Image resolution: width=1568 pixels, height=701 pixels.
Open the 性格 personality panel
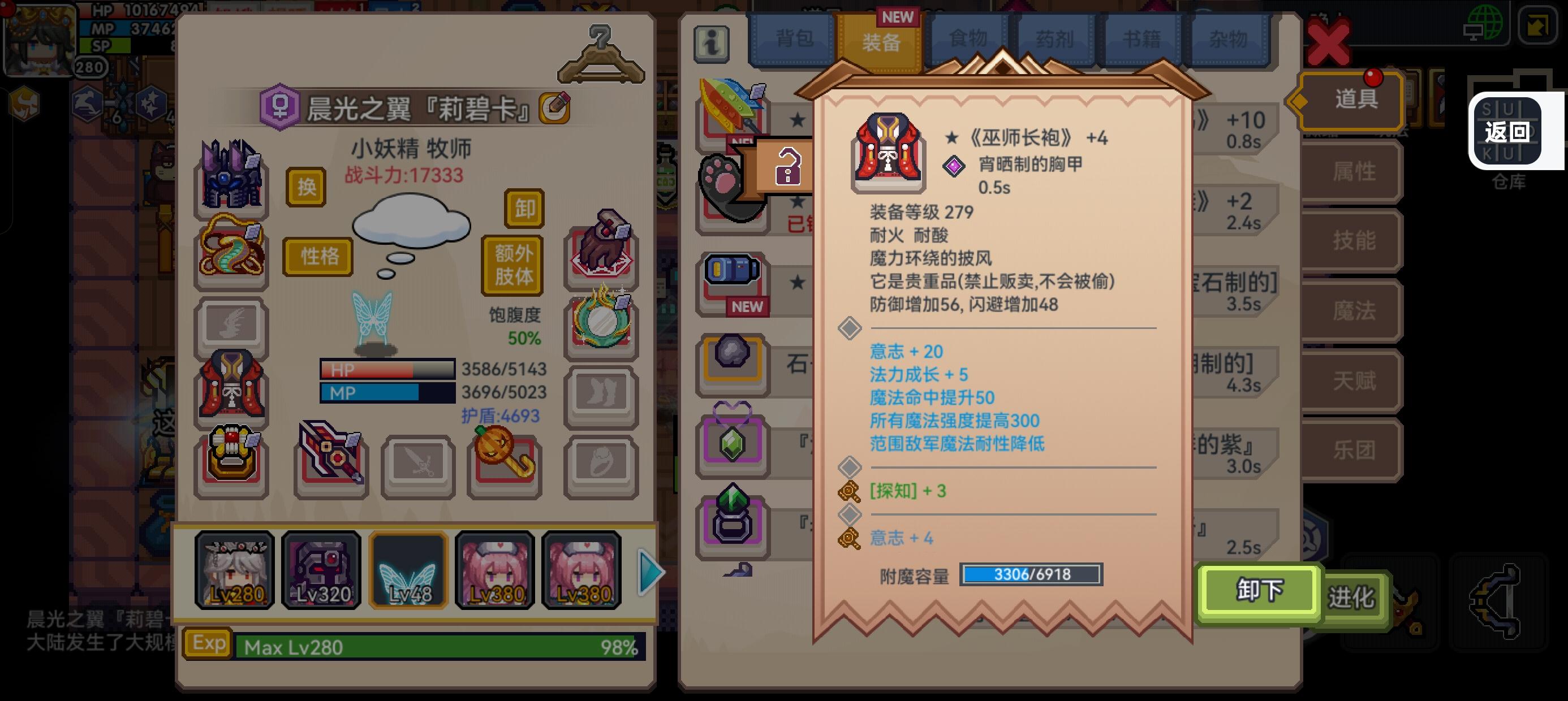[317, 257]
